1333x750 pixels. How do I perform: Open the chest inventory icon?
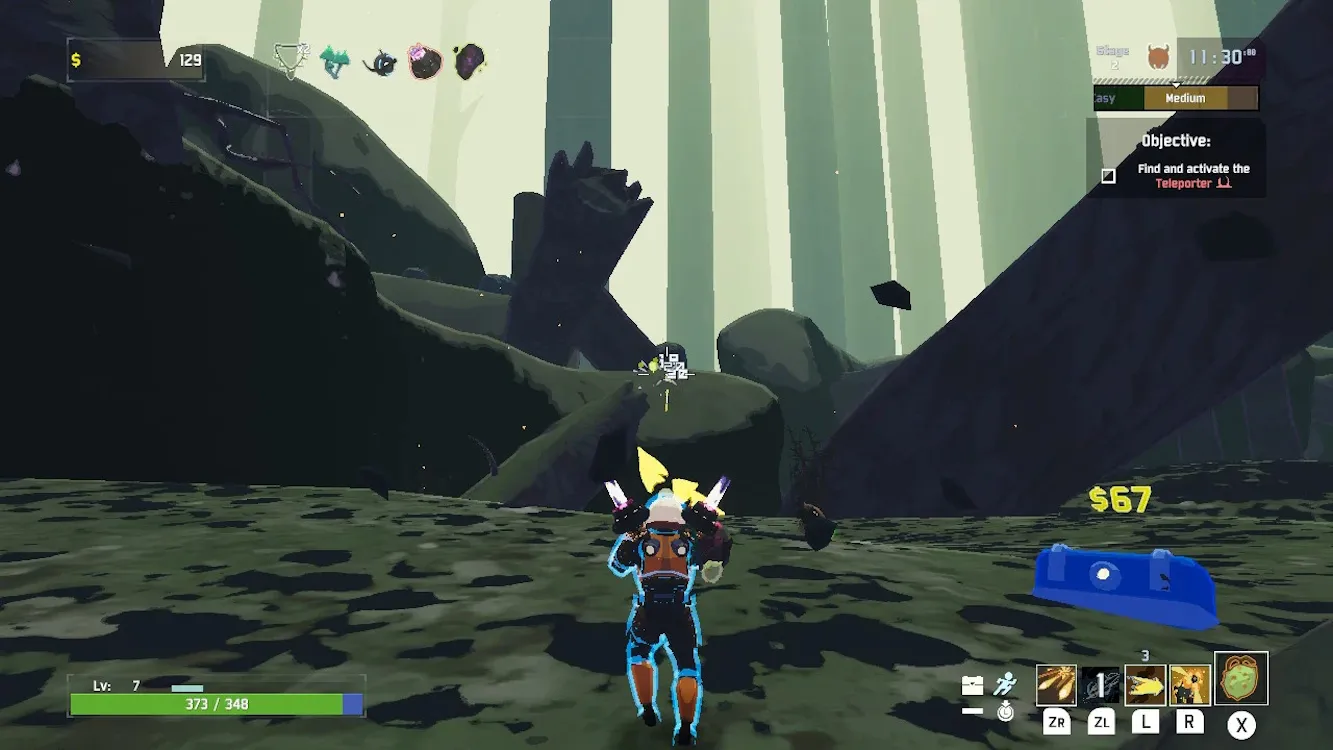coord(972,685)
